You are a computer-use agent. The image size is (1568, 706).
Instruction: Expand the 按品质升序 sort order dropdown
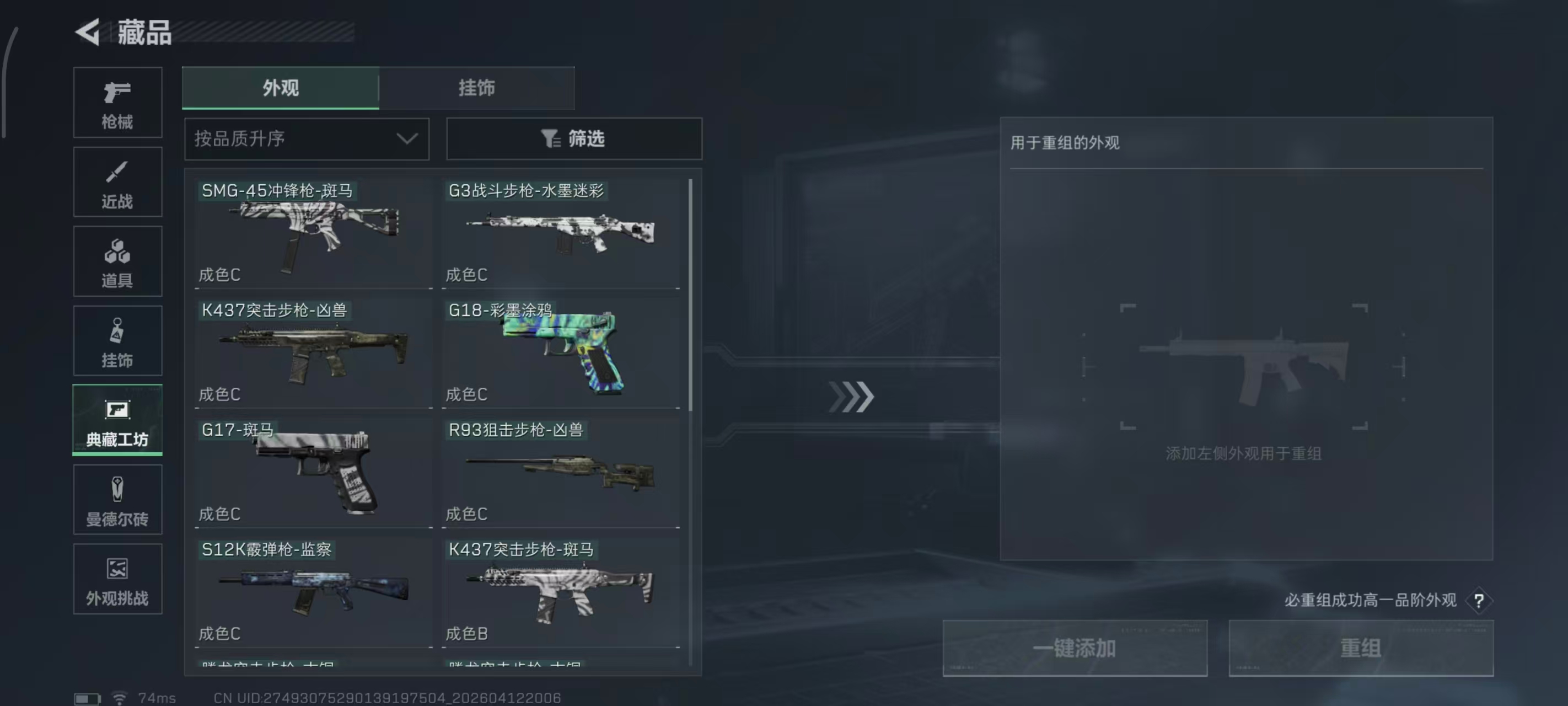click(x=306, y=139)
